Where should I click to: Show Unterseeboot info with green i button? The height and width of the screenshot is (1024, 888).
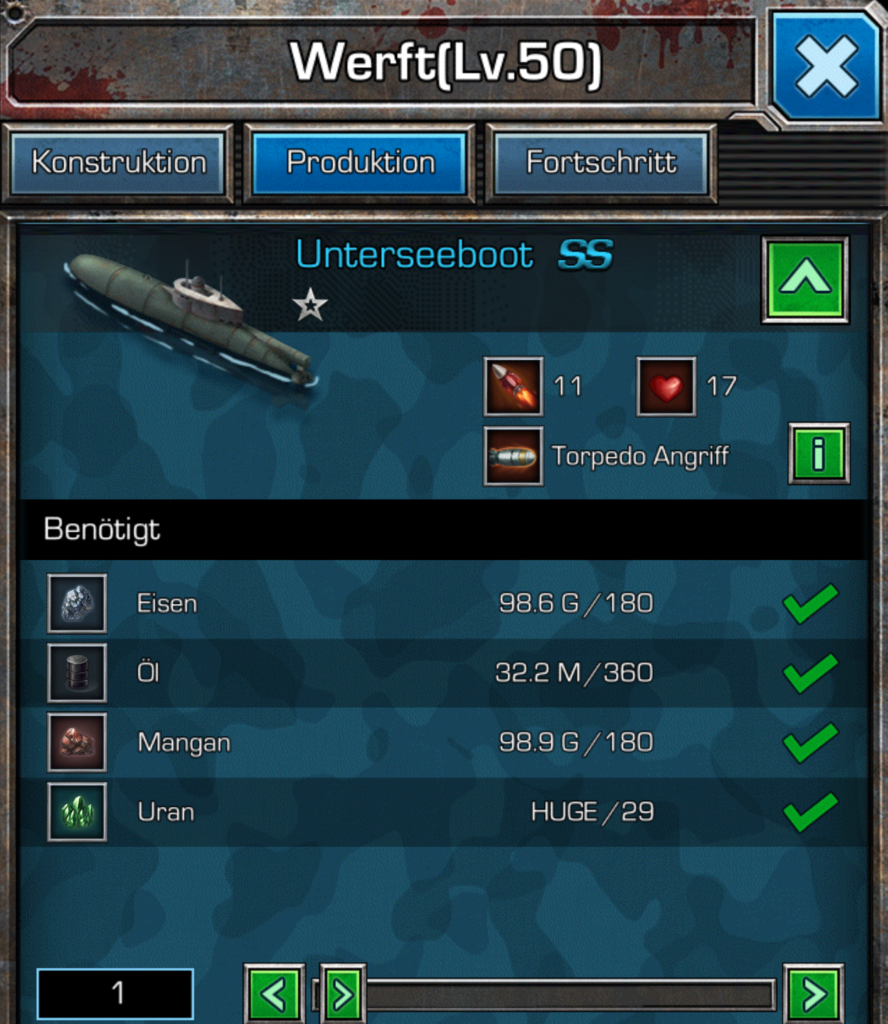coord(818,454)
